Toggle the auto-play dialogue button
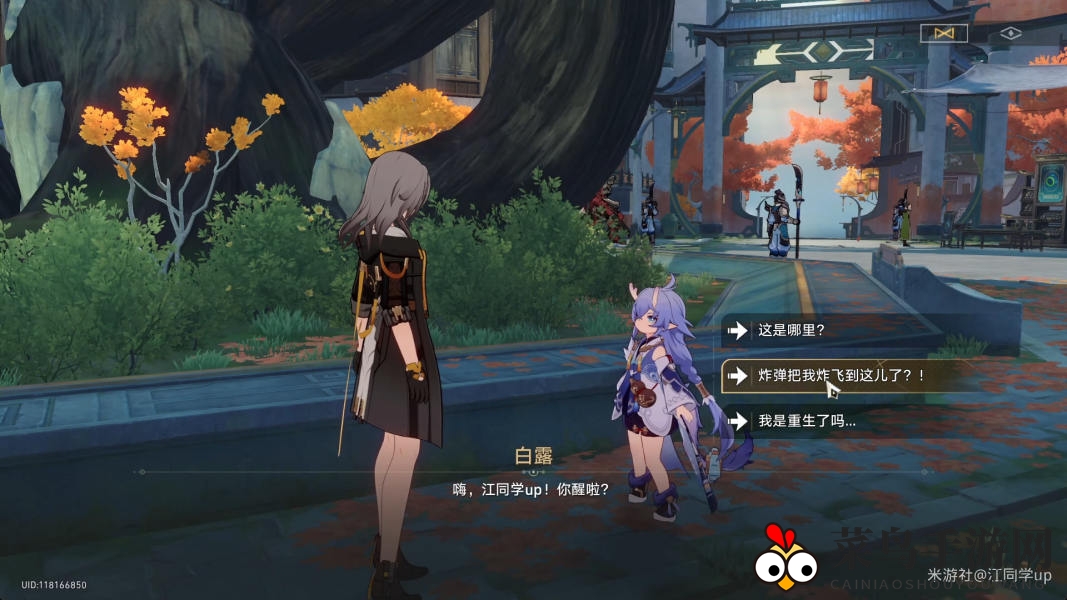 pyautogui.click(x=944, y=33)
